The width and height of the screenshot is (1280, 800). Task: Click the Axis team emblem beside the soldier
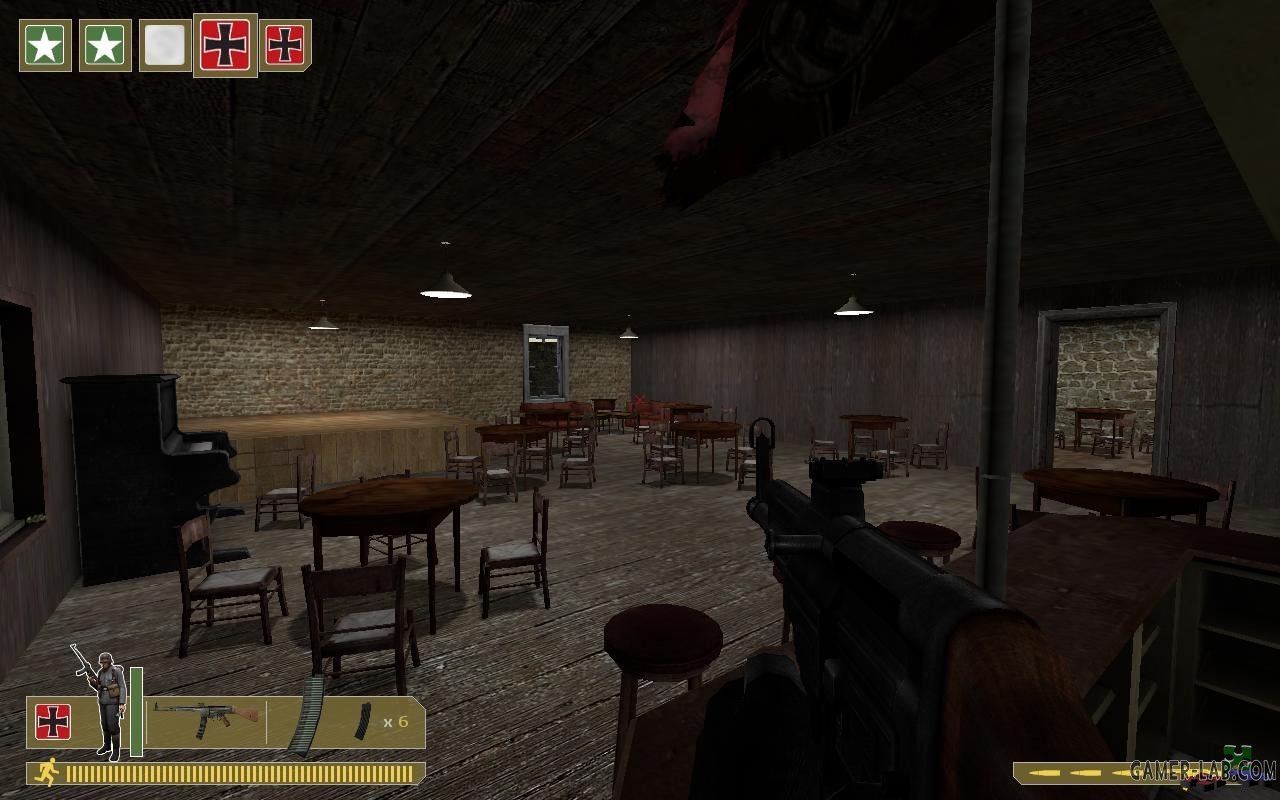[x=53, y=722]
